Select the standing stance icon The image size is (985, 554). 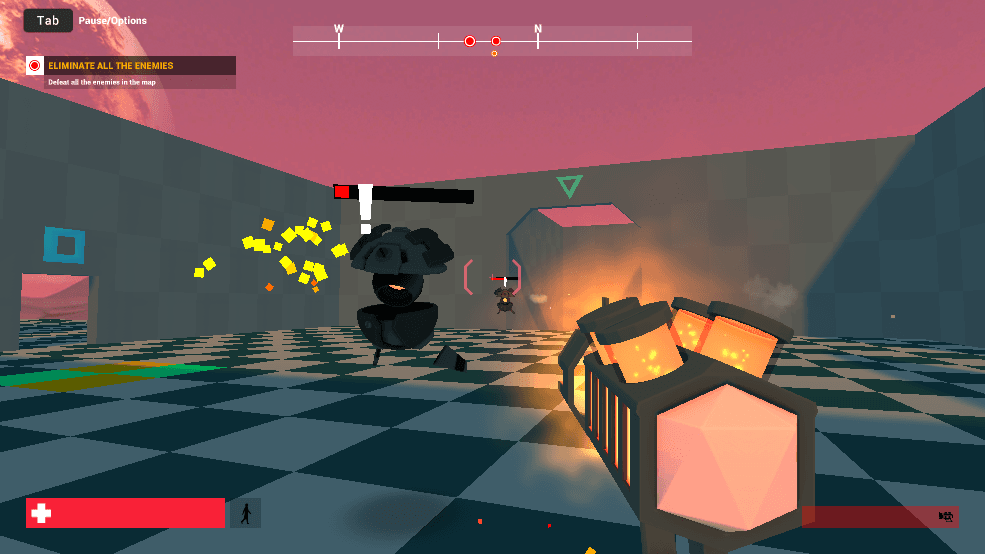click(245, 514)
